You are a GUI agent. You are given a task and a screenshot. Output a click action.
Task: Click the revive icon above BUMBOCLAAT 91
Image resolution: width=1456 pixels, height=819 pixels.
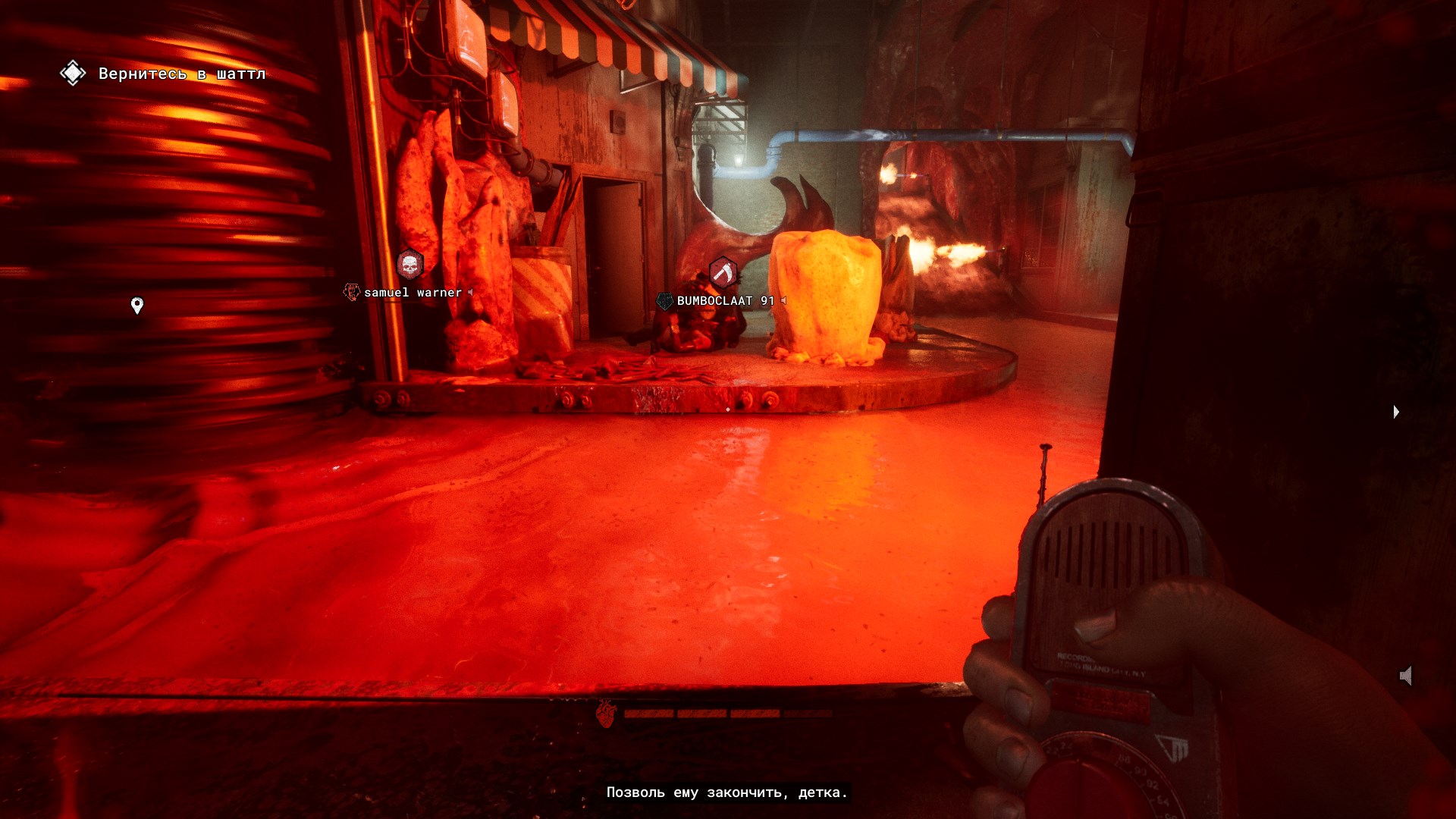pyautogui.click(x=723, y=272)
